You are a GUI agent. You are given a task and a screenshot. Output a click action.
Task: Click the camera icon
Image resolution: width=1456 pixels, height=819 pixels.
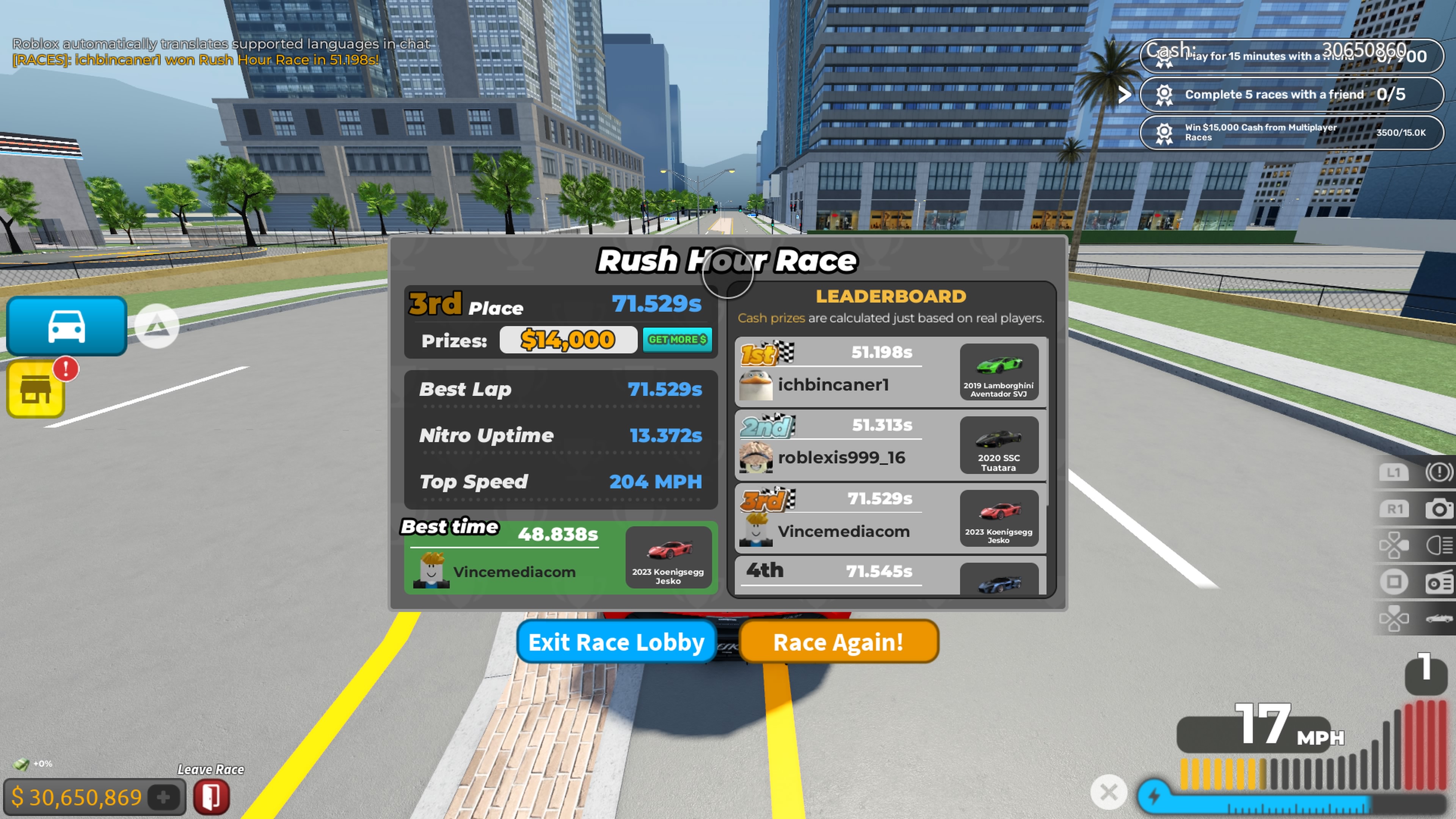pos(1439,509)
